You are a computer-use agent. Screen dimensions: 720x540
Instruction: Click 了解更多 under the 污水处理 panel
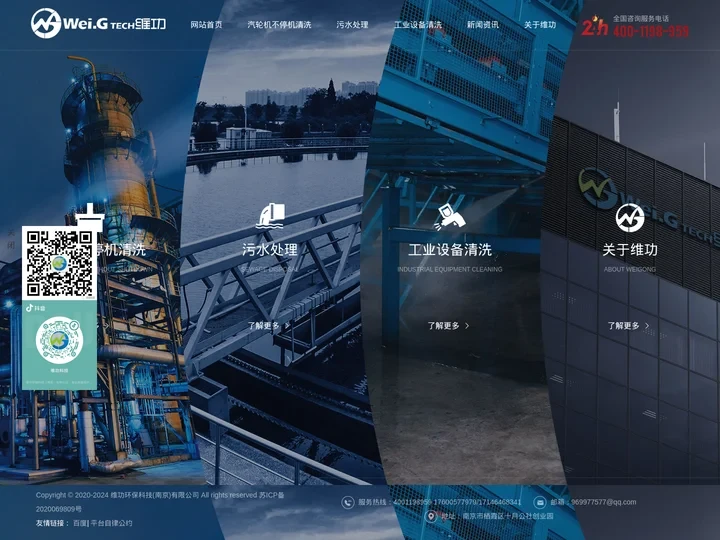[269, 326]
